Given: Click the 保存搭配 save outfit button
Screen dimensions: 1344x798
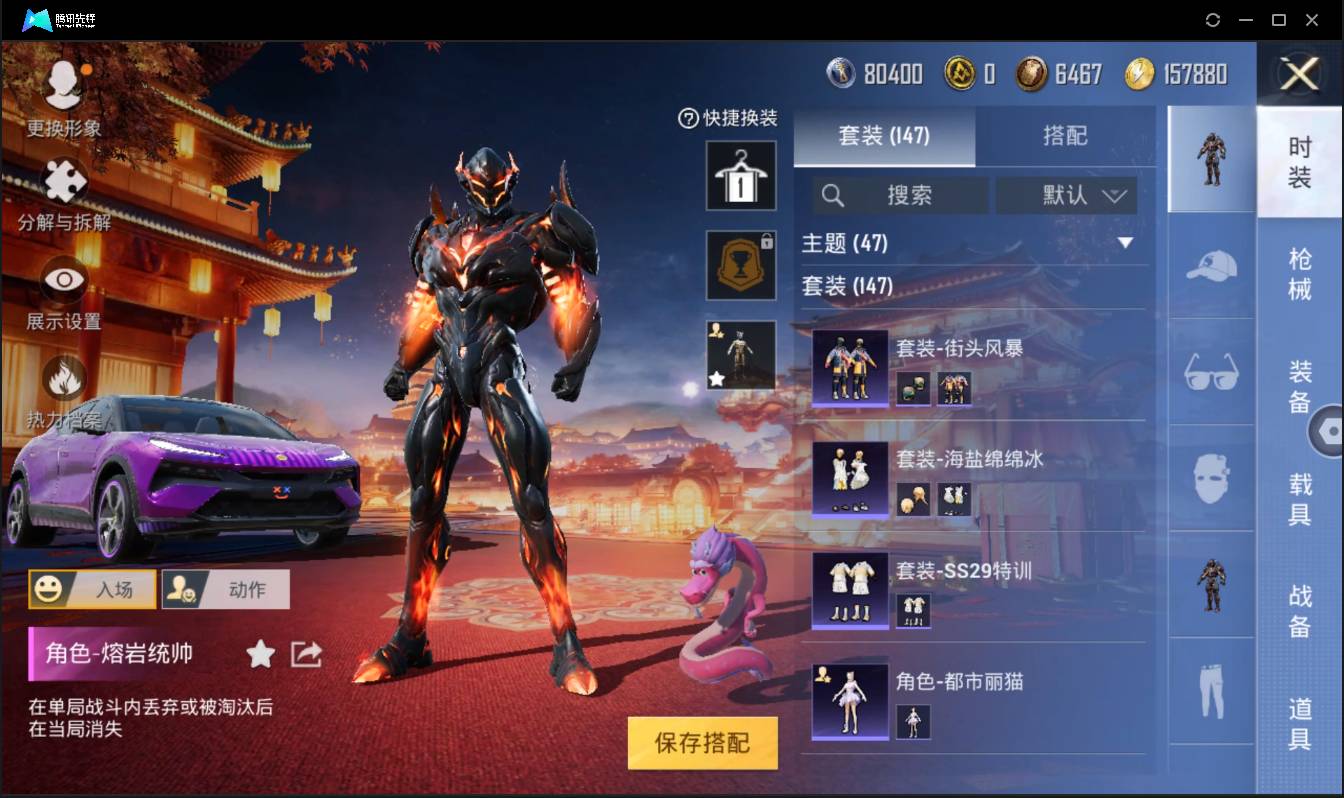Looking at the screenshot, I should [x=702, y=743].
